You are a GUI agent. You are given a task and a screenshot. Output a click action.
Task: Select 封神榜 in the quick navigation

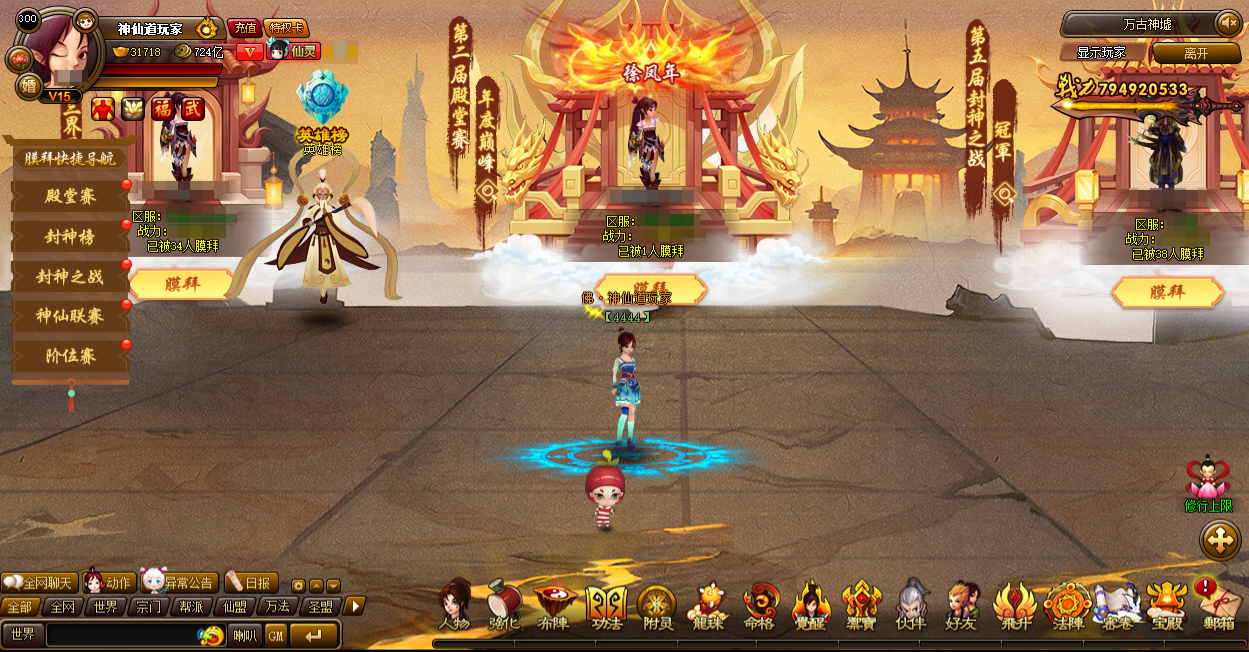(69, 237)
